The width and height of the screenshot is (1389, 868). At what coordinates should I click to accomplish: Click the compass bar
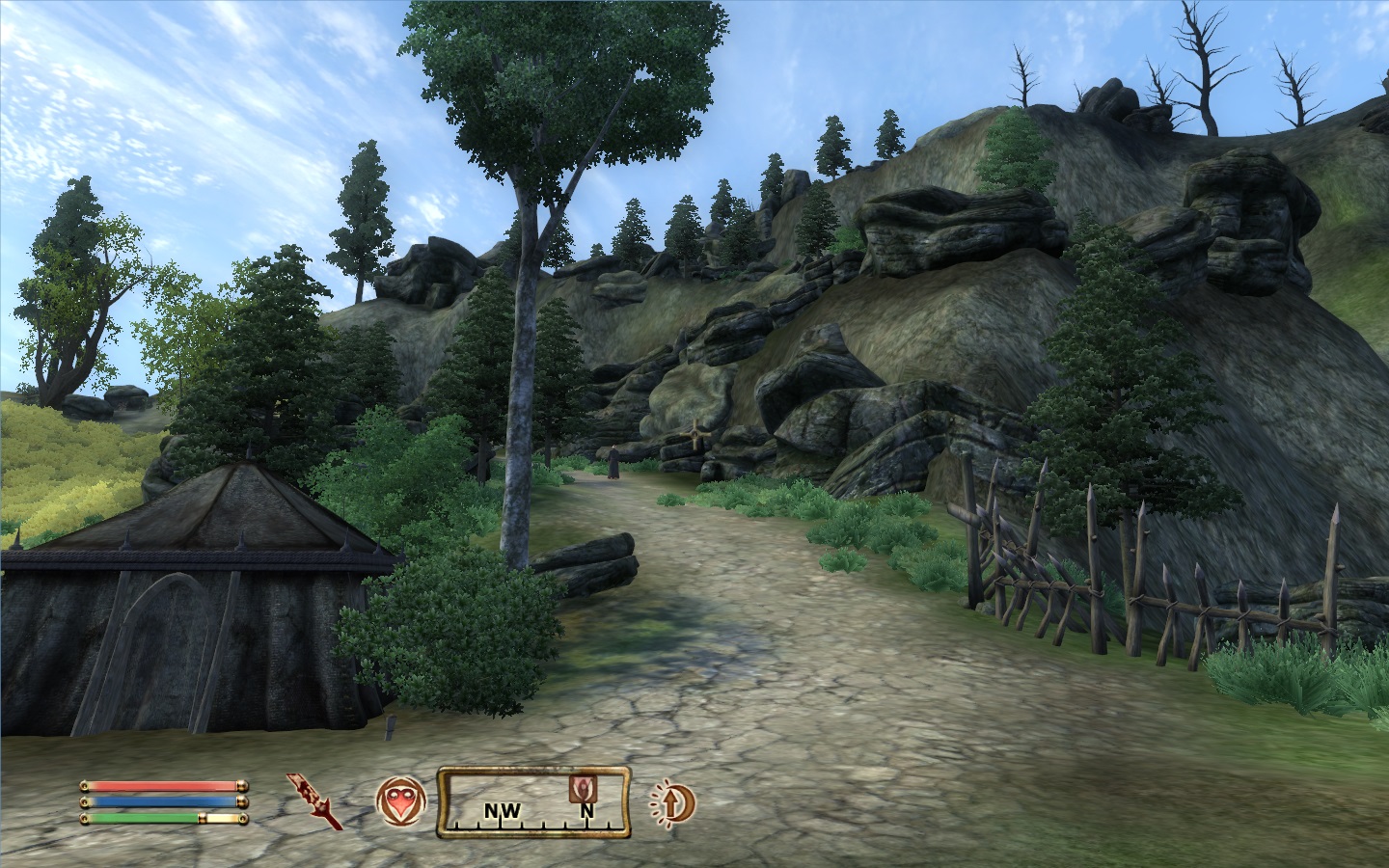pos(533,801)
